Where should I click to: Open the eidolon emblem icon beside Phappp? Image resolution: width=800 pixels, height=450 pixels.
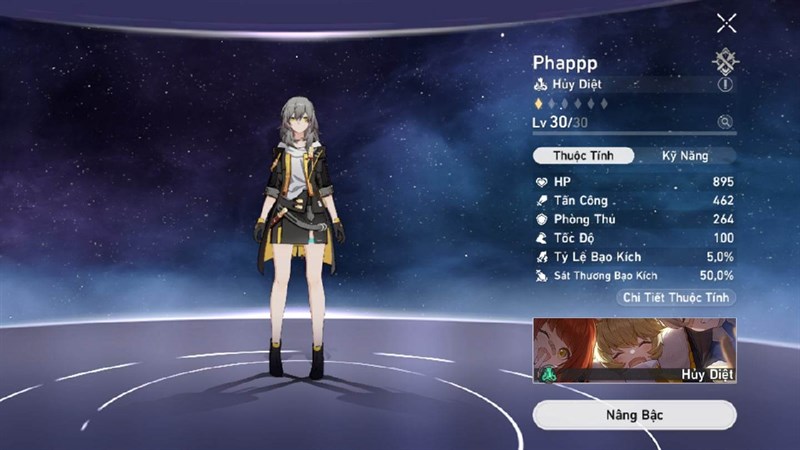click(725, 61)
